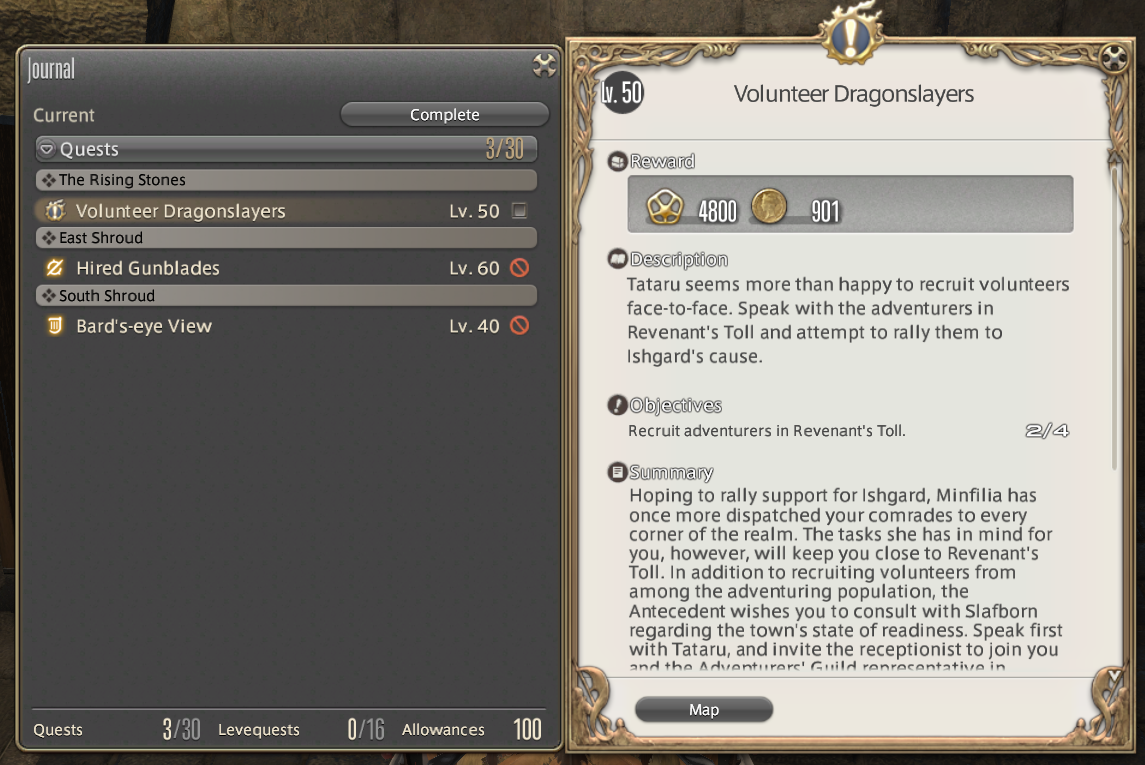Open the Hired Gunblades quest entry

[147, 268]
